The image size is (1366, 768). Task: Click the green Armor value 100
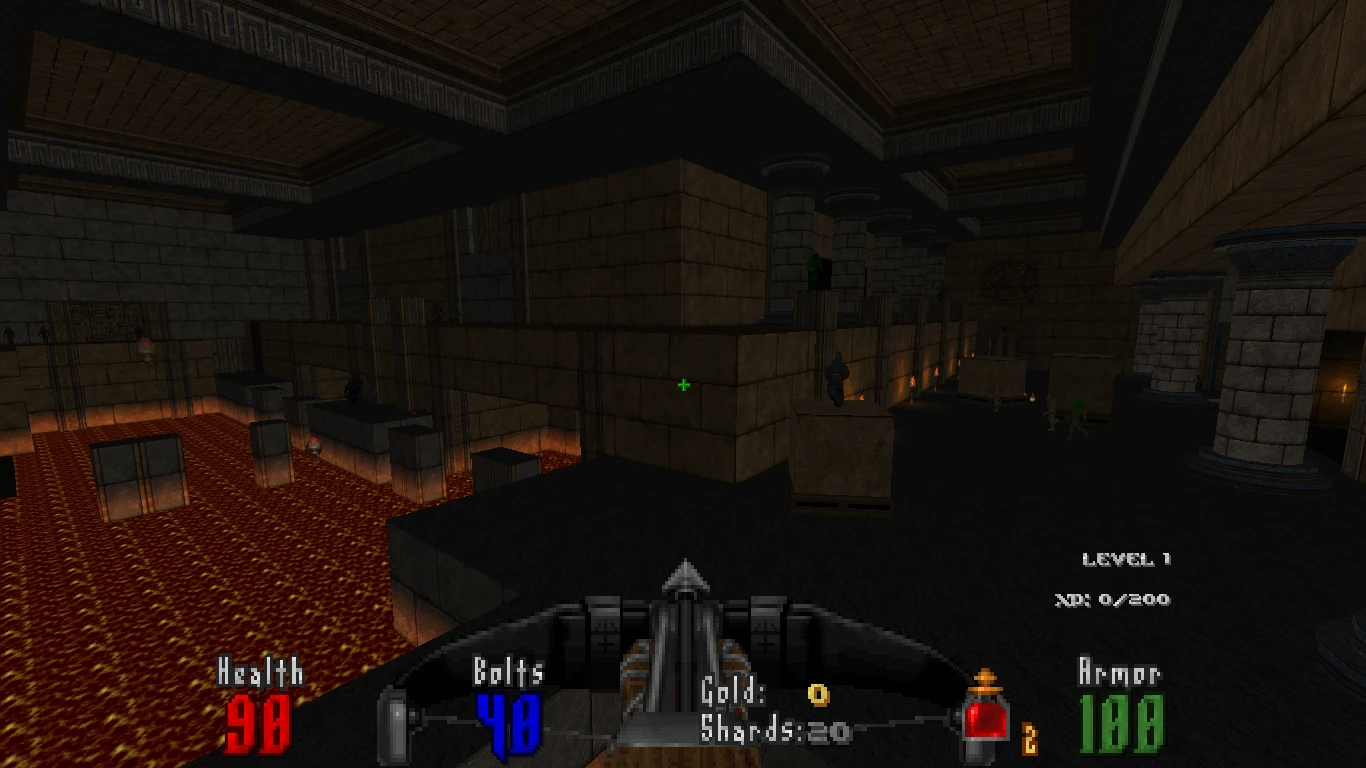[x=1120, y=722]
